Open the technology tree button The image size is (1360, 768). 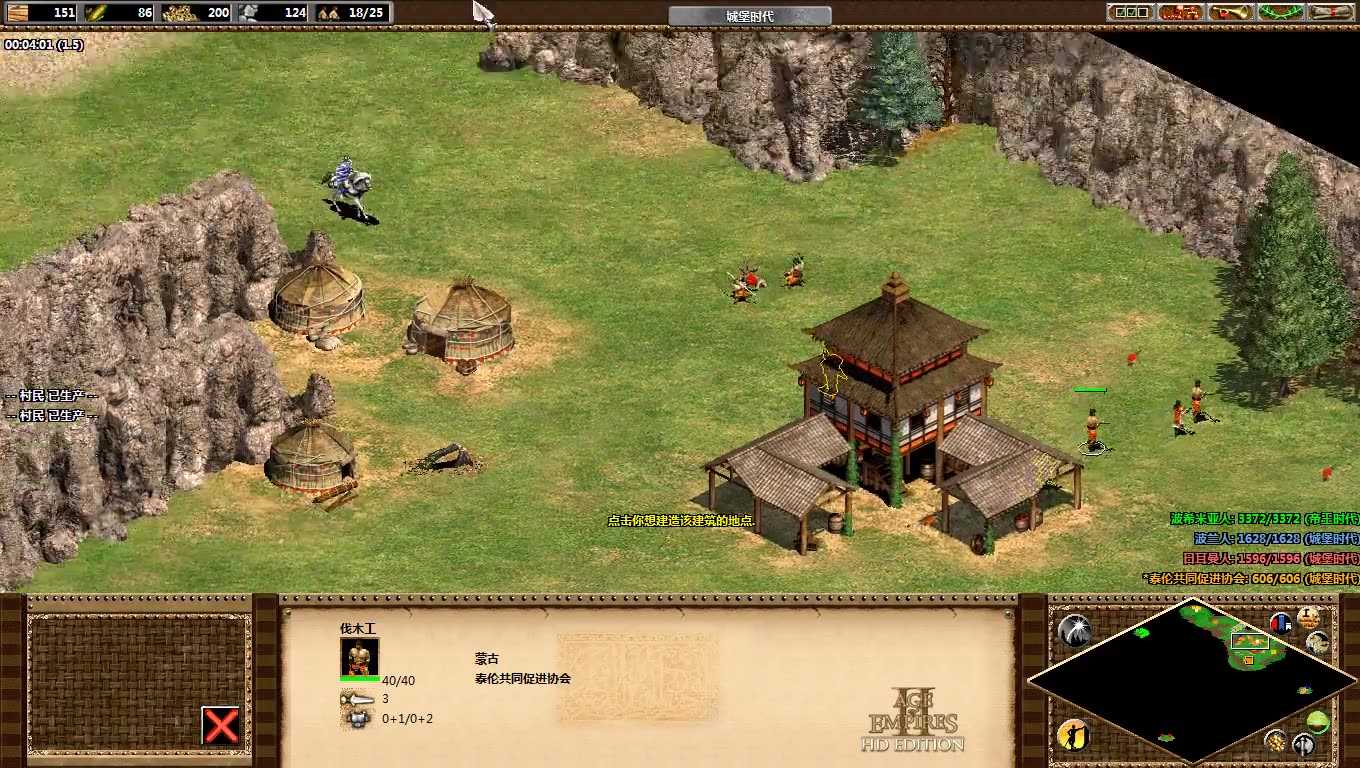click(x=1181, y=12)
